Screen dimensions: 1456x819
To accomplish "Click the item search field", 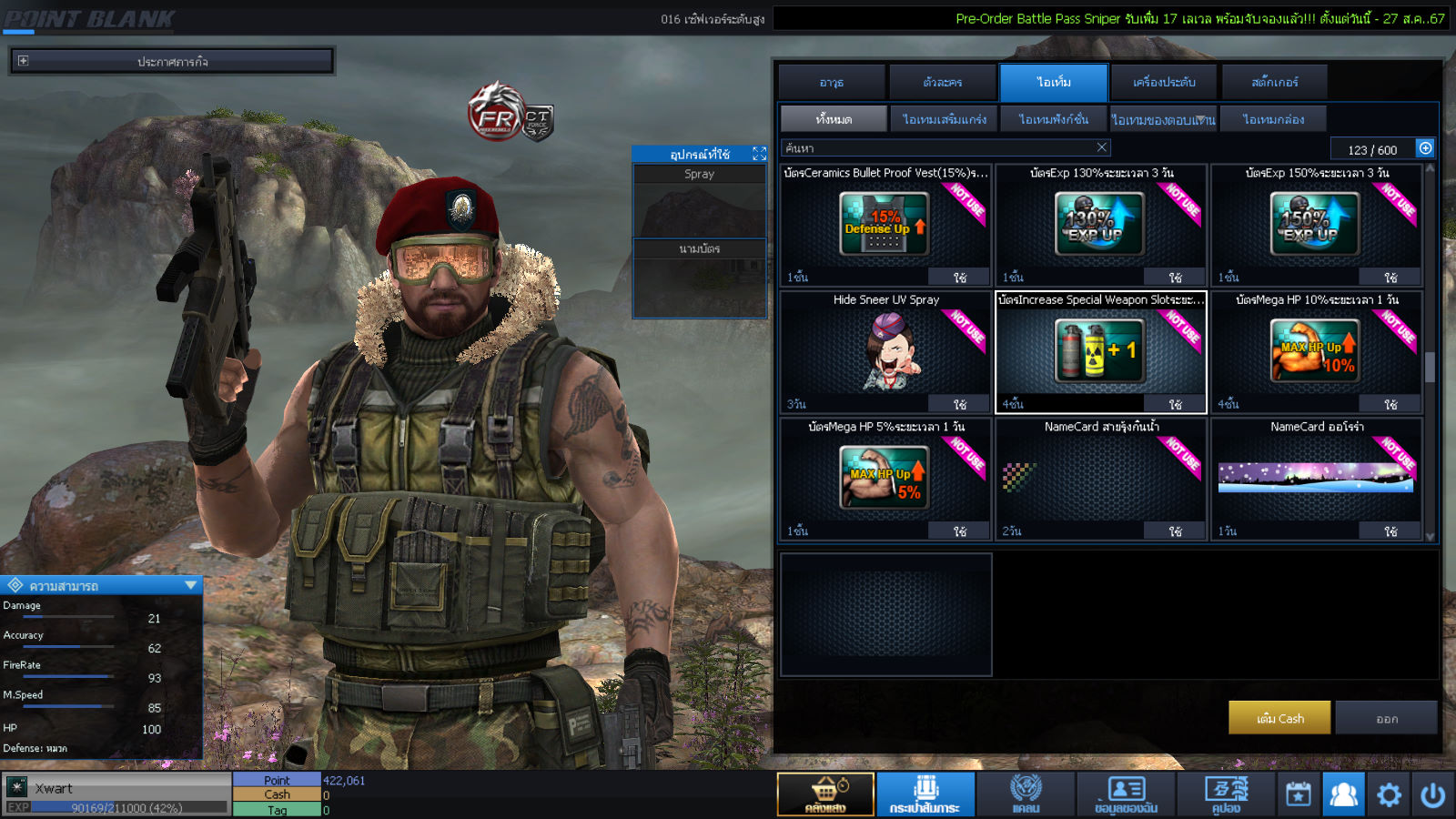I will click(937, 147).
